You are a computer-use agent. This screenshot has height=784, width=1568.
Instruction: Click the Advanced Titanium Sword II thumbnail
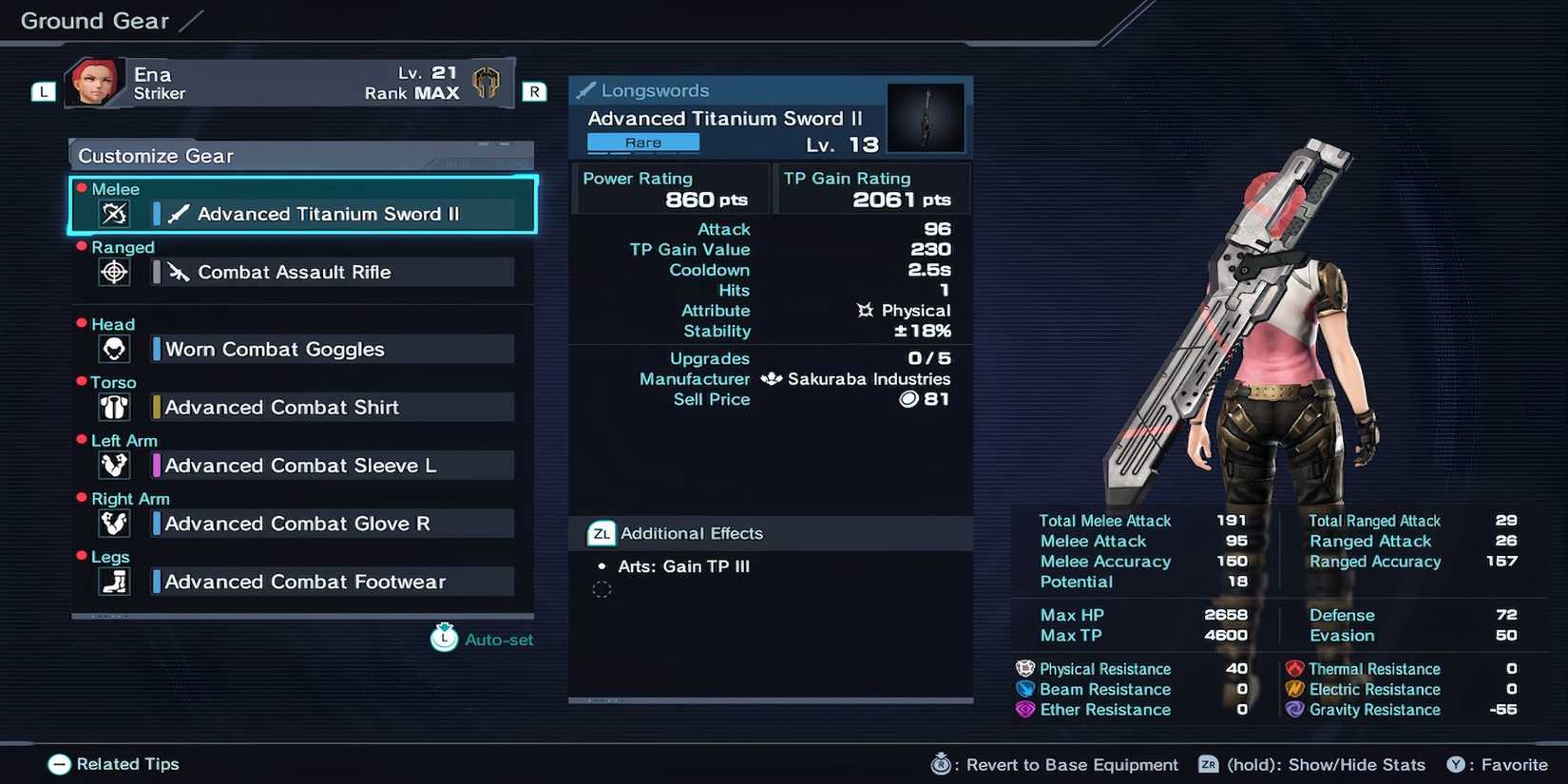tap(926, 116)
